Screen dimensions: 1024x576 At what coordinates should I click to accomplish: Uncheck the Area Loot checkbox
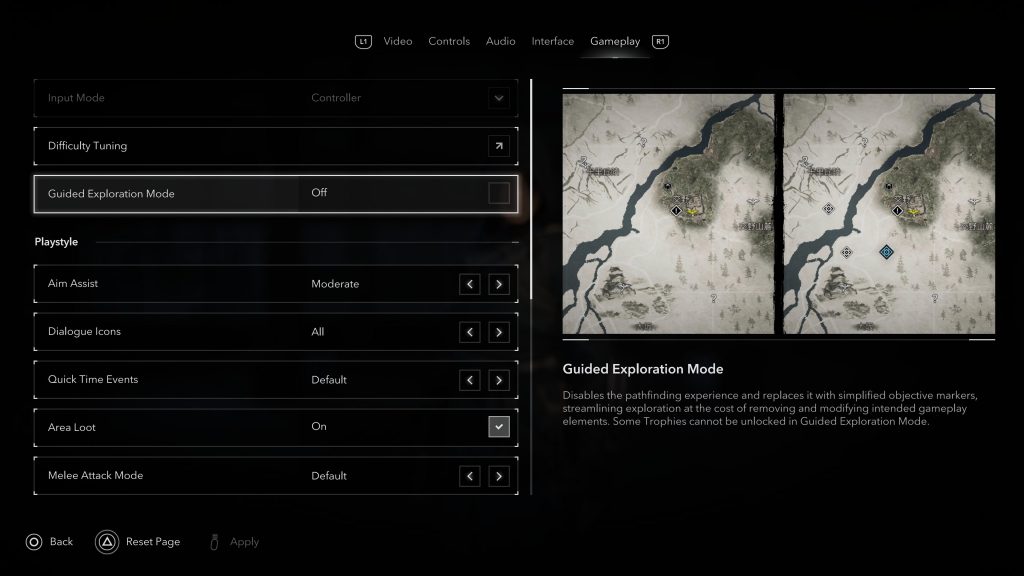click(x=498, y=427)
